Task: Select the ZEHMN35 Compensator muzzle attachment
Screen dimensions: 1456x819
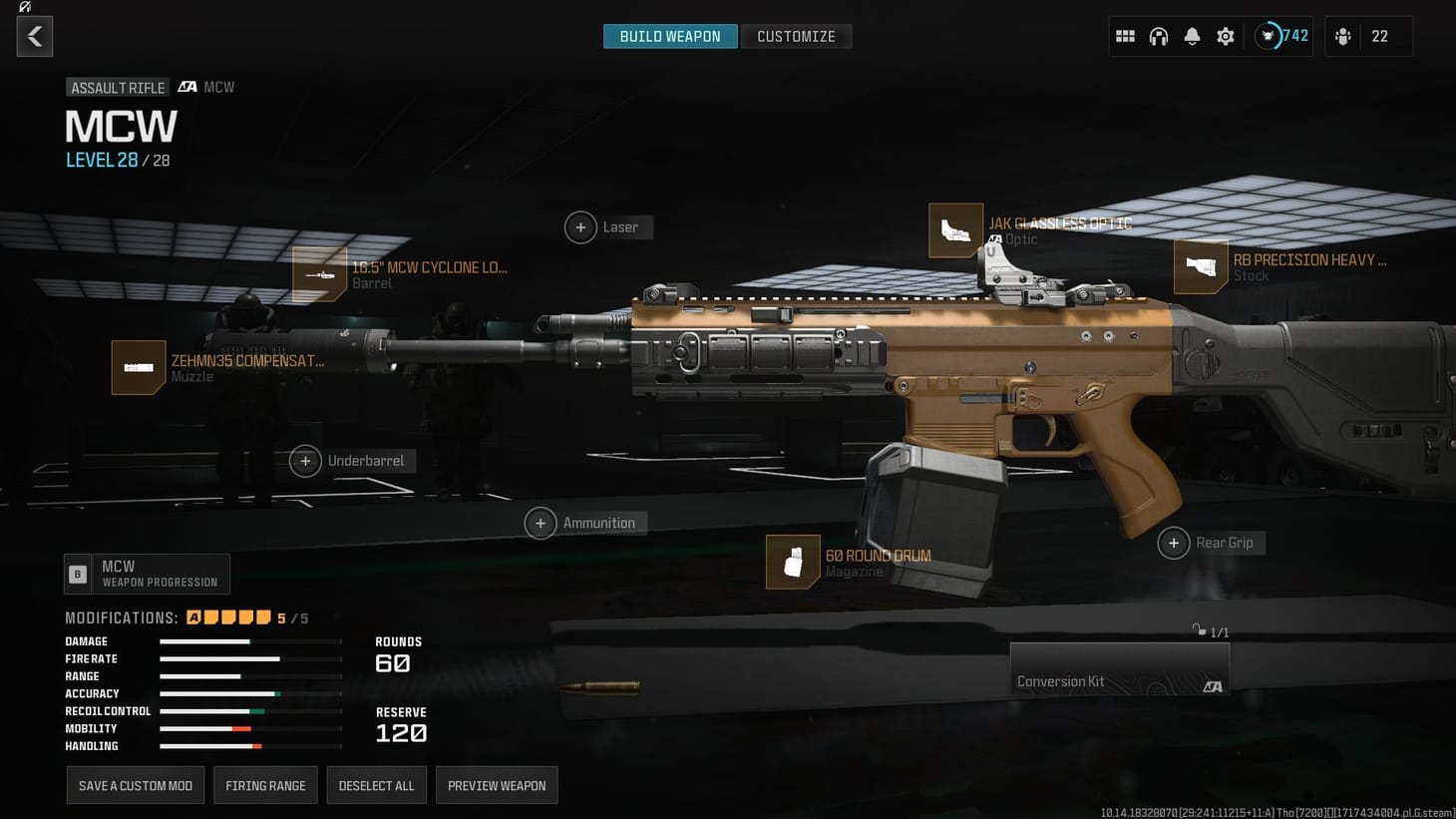Action: 139,367
